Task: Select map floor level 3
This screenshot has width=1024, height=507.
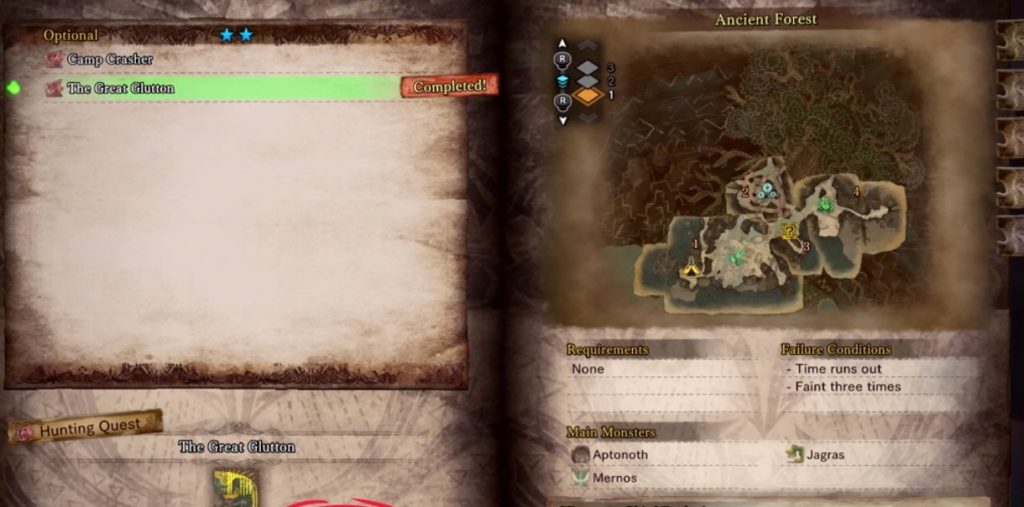Action: pyautogui.click(x=588, y=66)
